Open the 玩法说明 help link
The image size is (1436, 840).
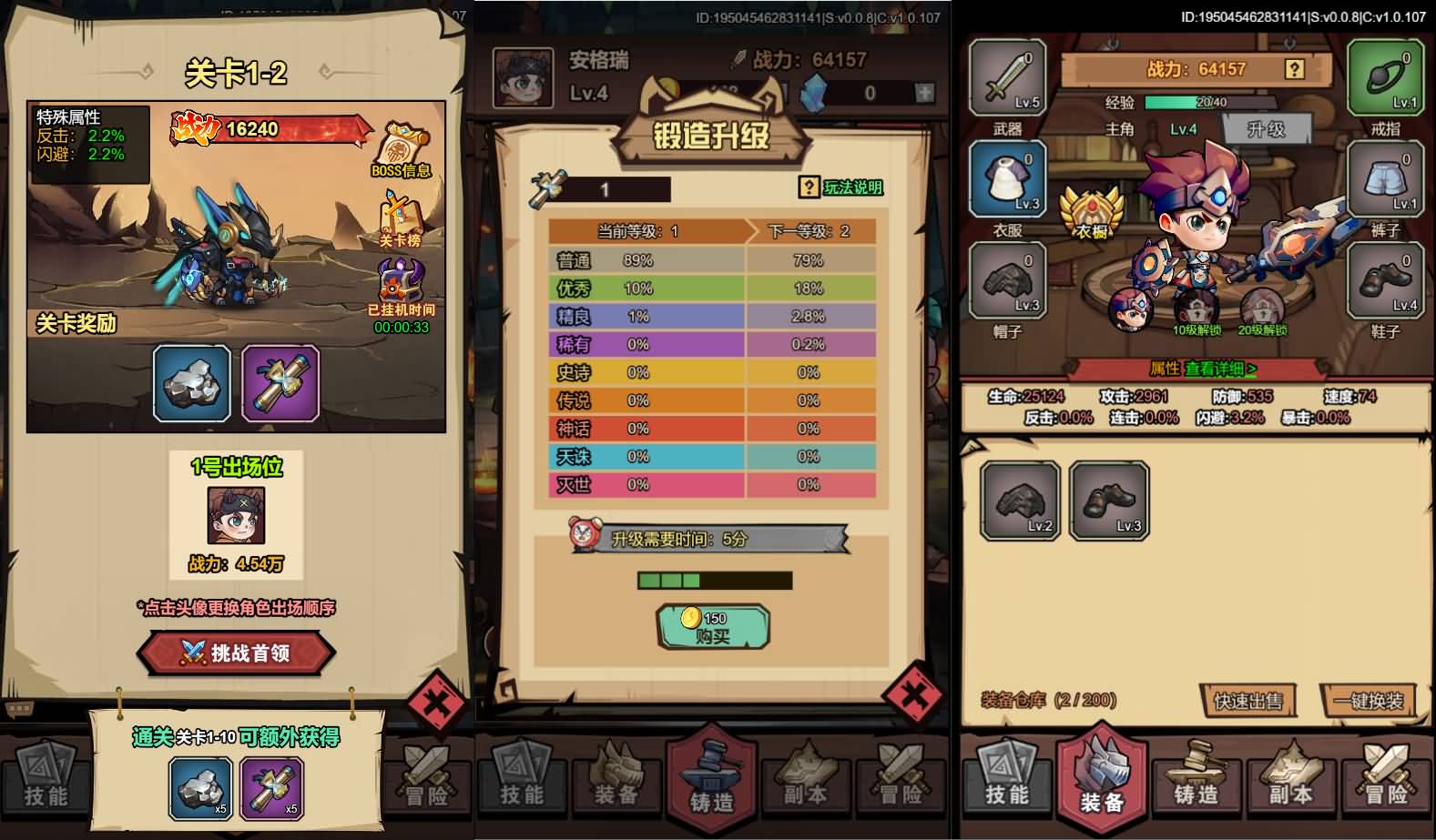click(x=842, y=187)
